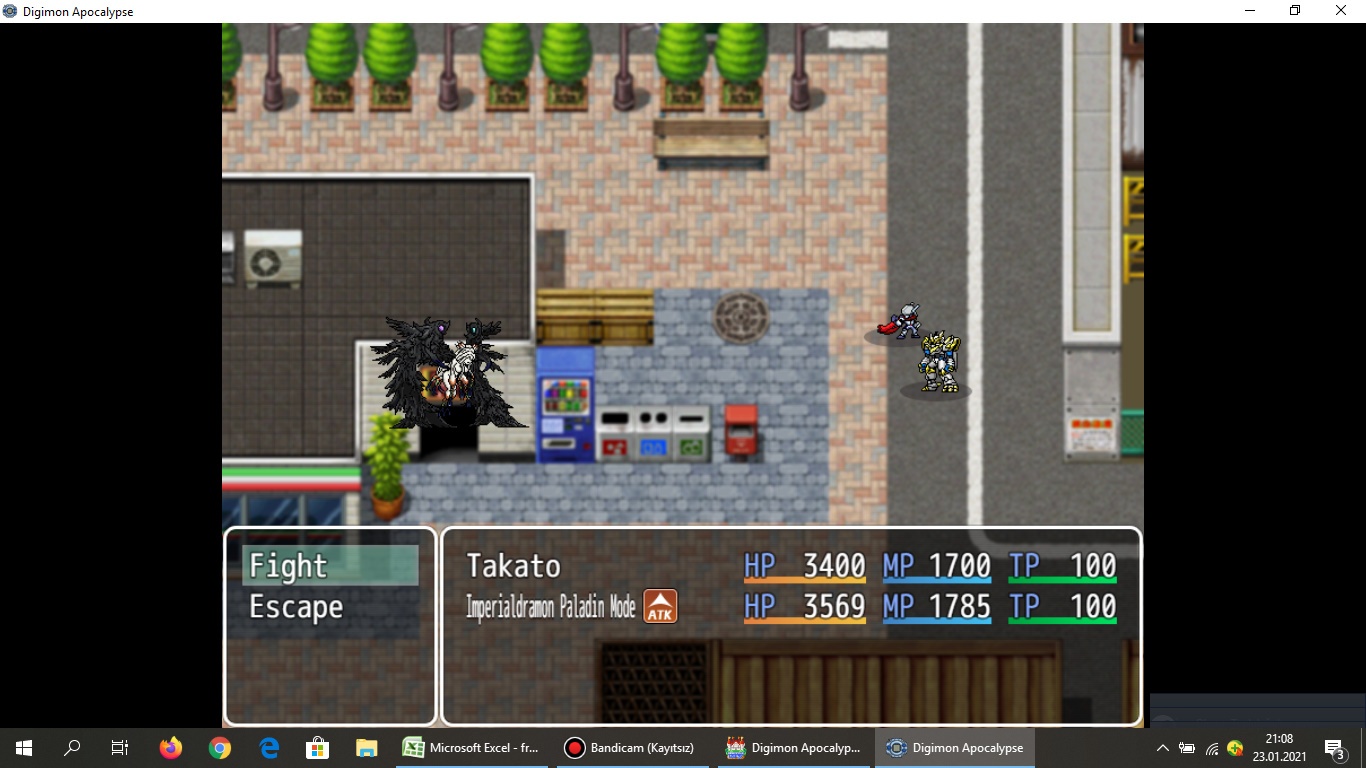This screenshot has width=1366, height=768.
Task: Click the antivirus icon in the system tray
Action: point(1234,748)
